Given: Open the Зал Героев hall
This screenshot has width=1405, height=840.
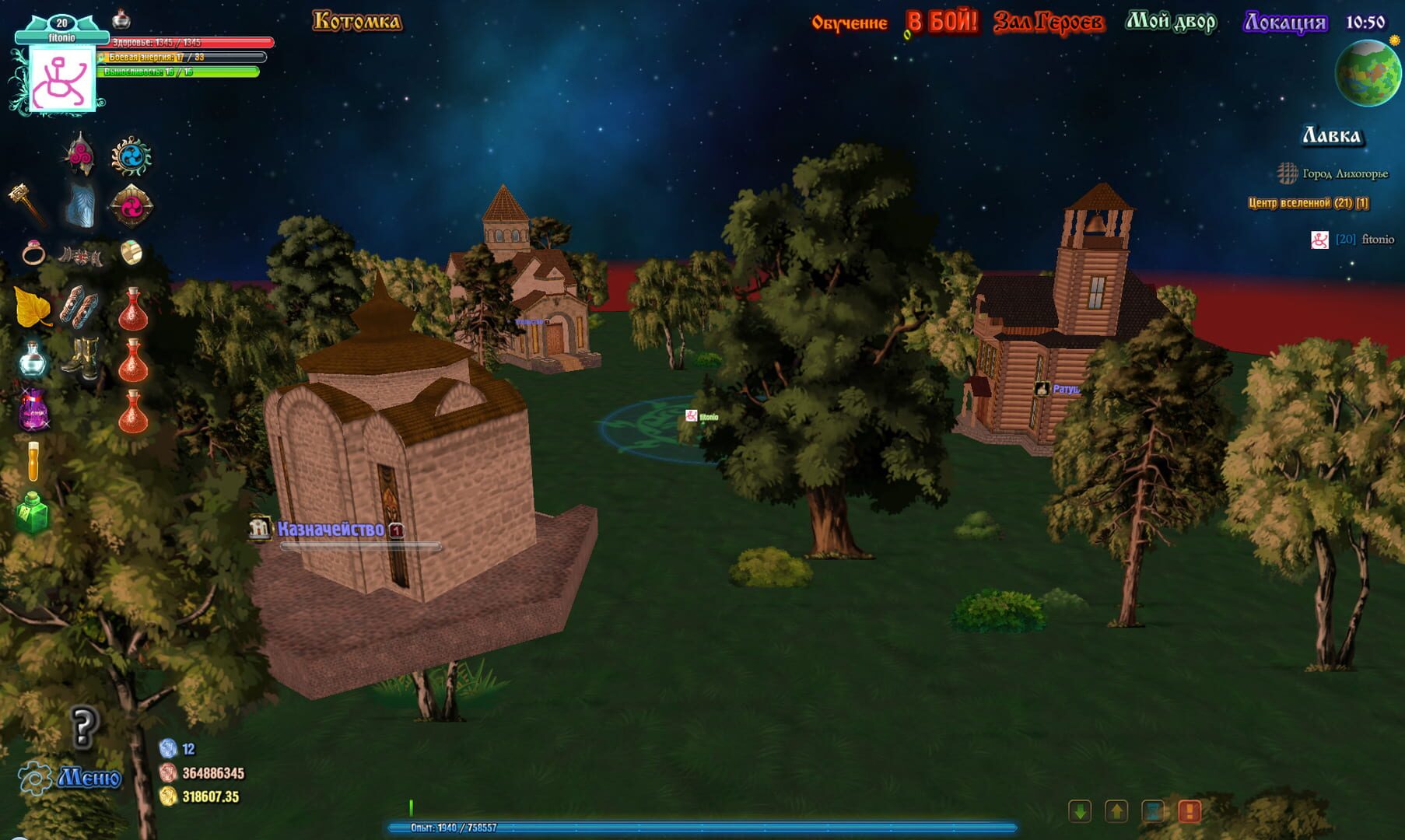Looking at the screenshot, I should (x=1048, y=23).
